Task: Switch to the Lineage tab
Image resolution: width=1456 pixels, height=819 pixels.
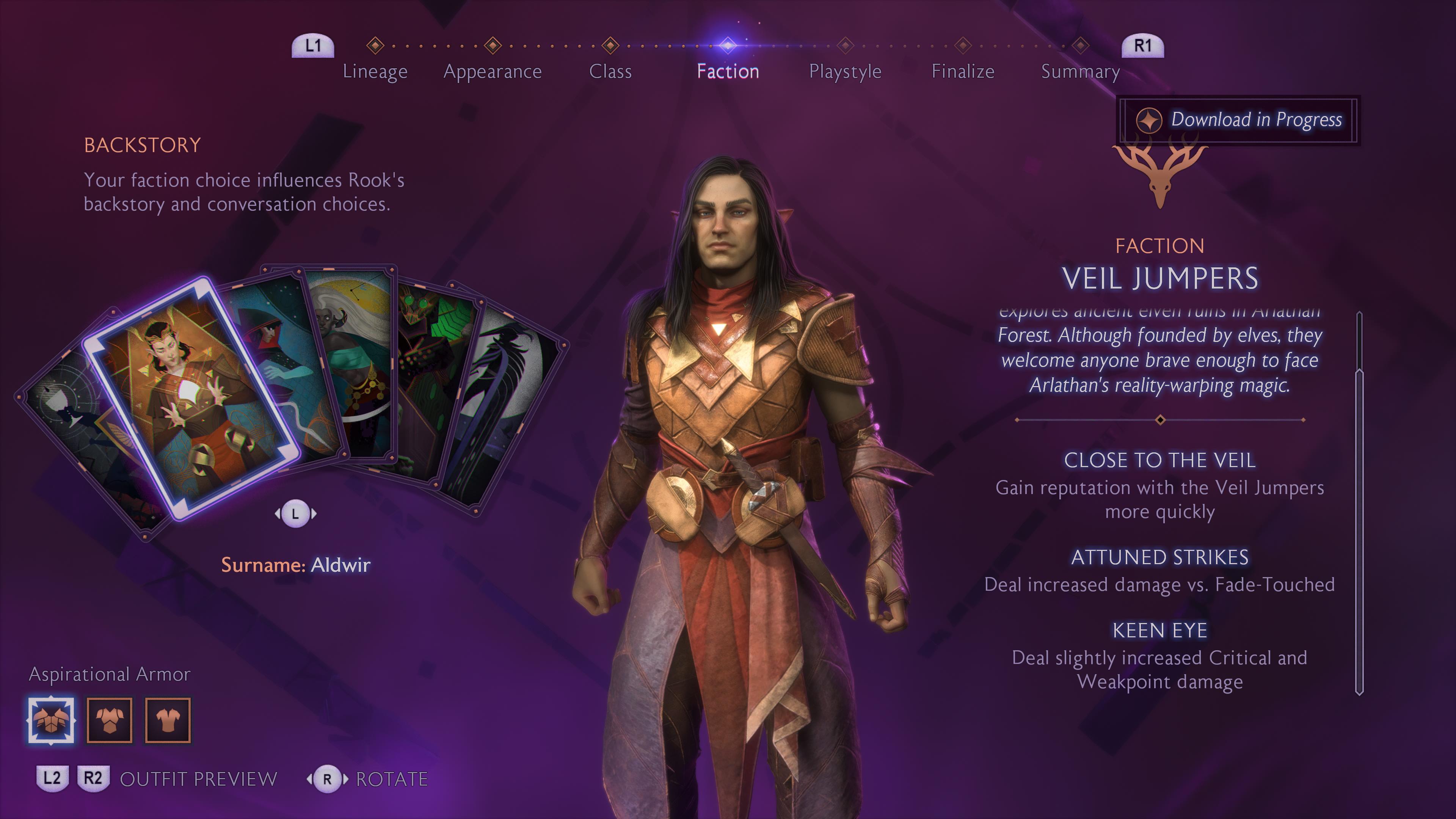Action: pyautogui.click(x=375, y=71)
